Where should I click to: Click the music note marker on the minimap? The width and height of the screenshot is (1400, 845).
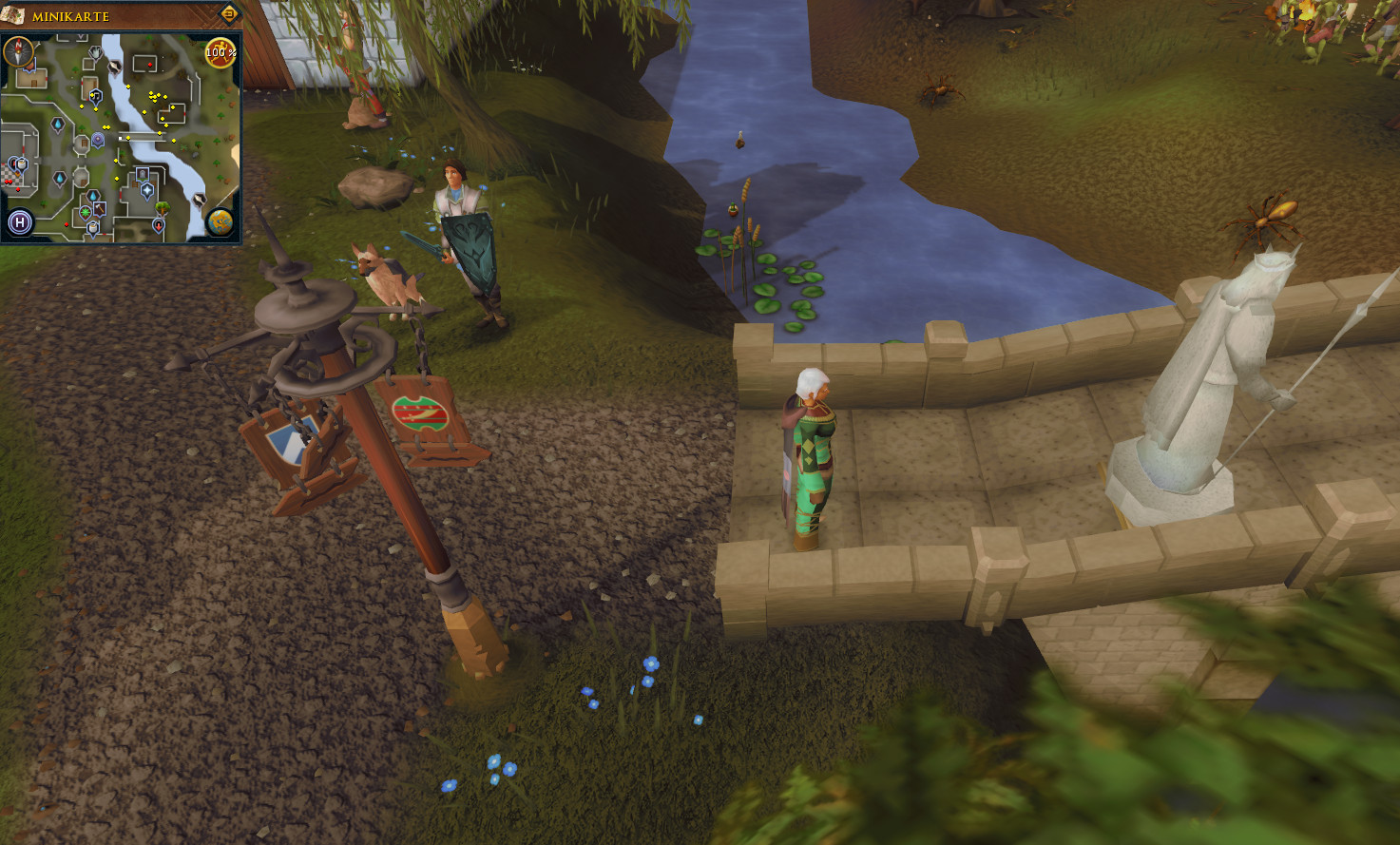coord(96,95)
